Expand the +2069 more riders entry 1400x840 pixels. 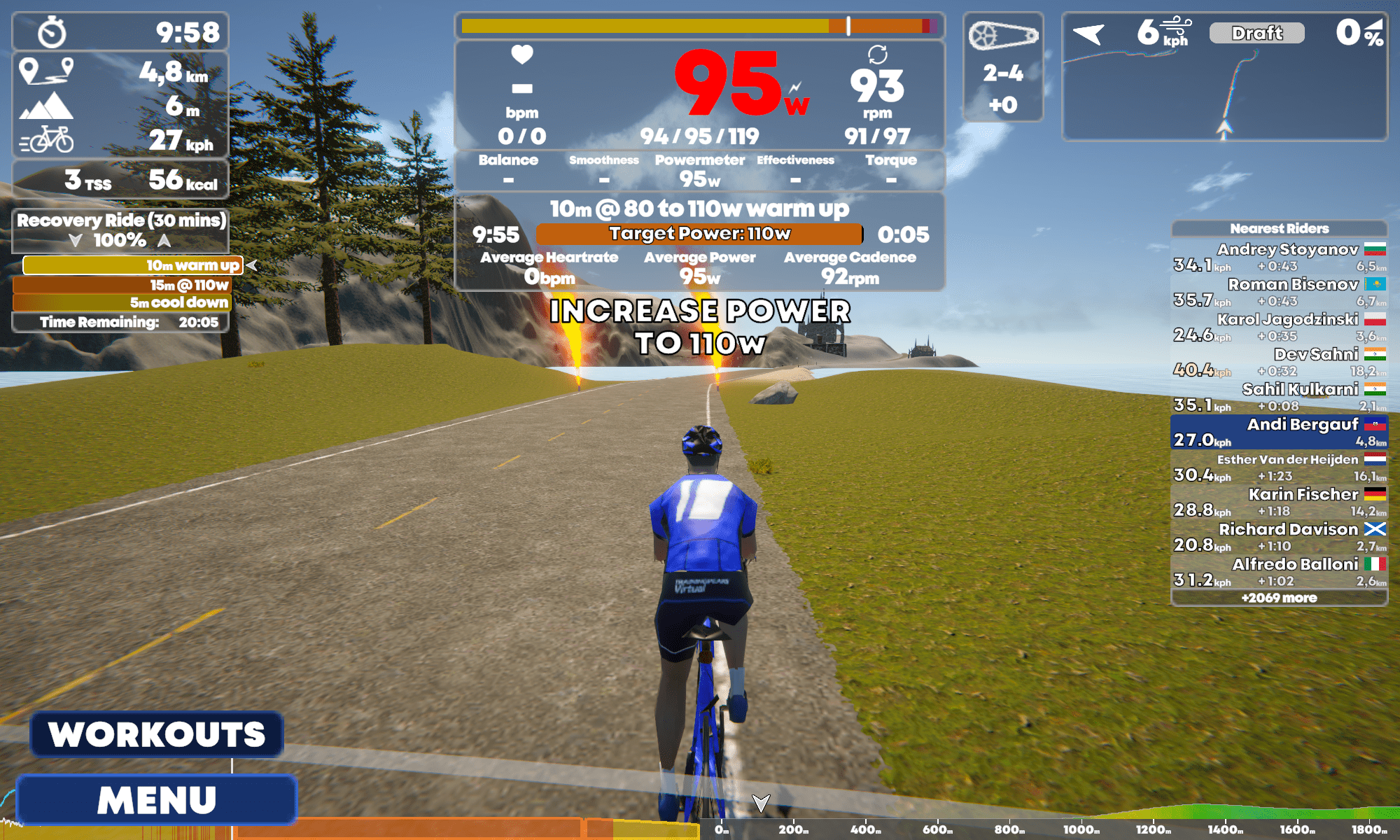point(1279,598)
